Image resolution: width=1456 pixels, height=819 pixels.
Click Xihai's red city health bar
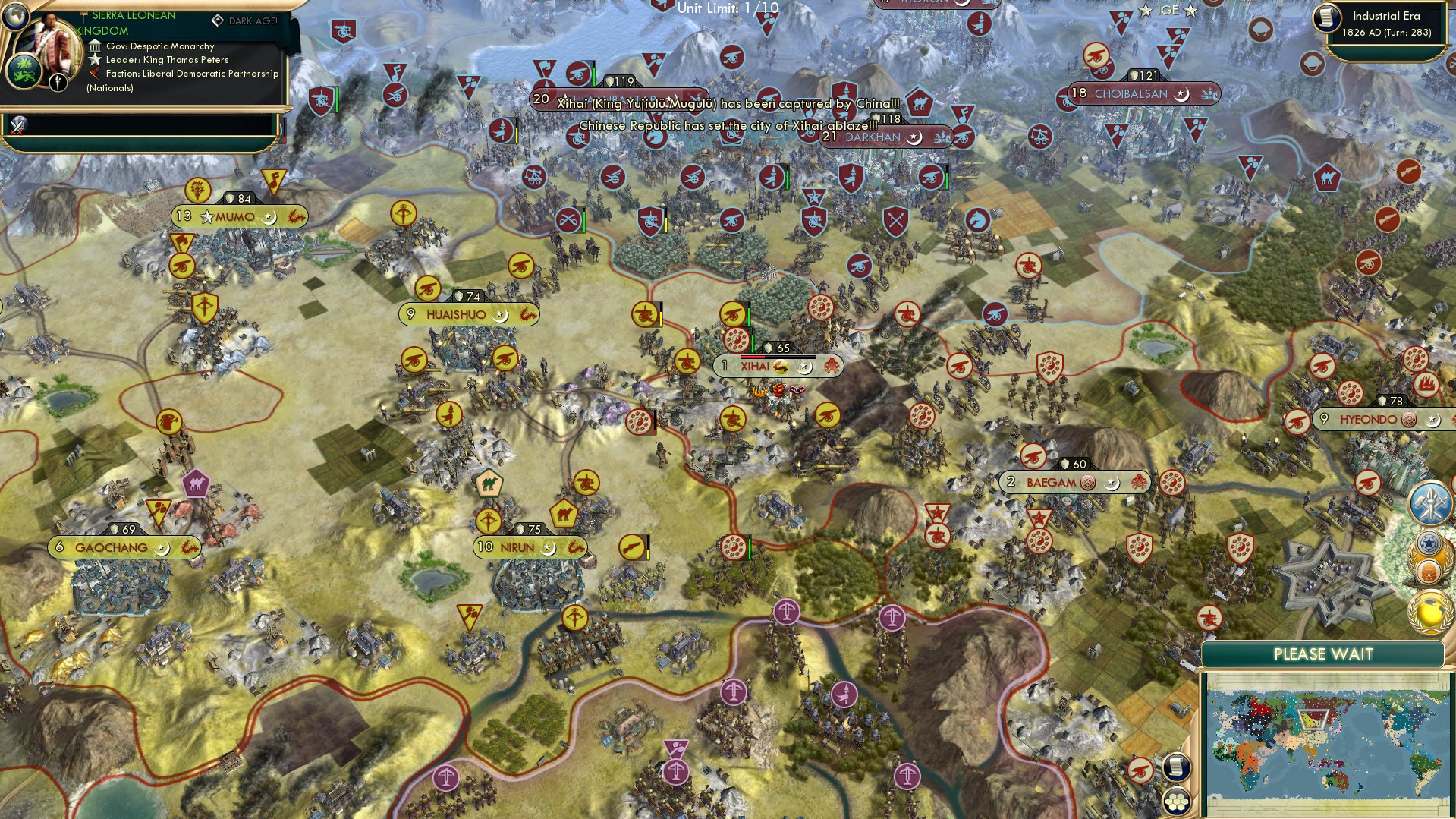752,357
